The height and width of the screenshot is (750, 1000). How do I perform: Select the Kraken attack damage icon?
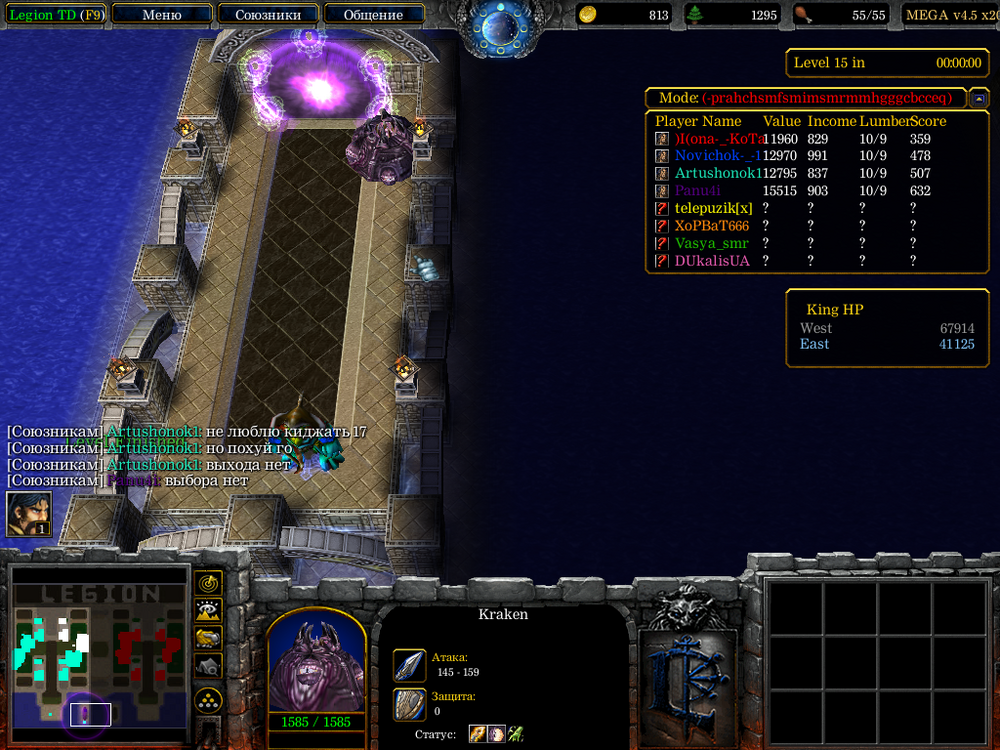tap(409, 665)
